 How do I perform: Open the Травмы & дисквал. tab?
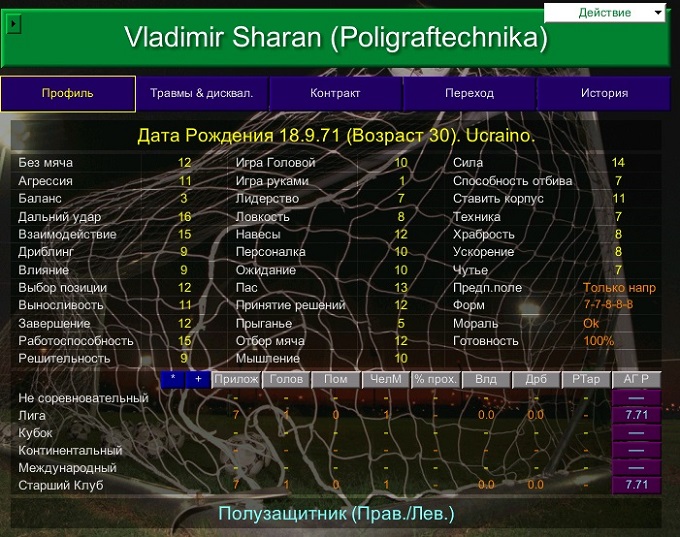pos(202,93)
